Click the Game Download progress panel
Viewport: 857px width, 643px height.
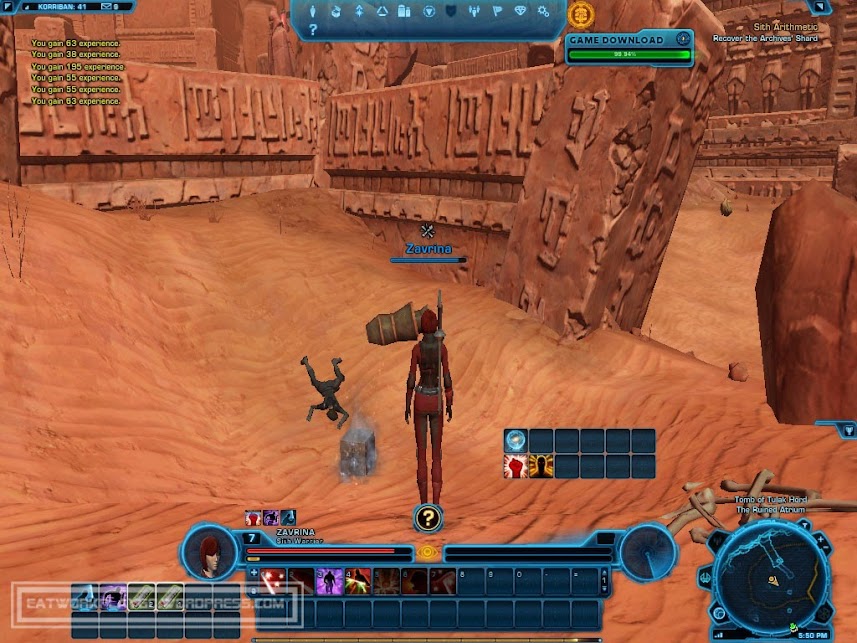(628, 47)
